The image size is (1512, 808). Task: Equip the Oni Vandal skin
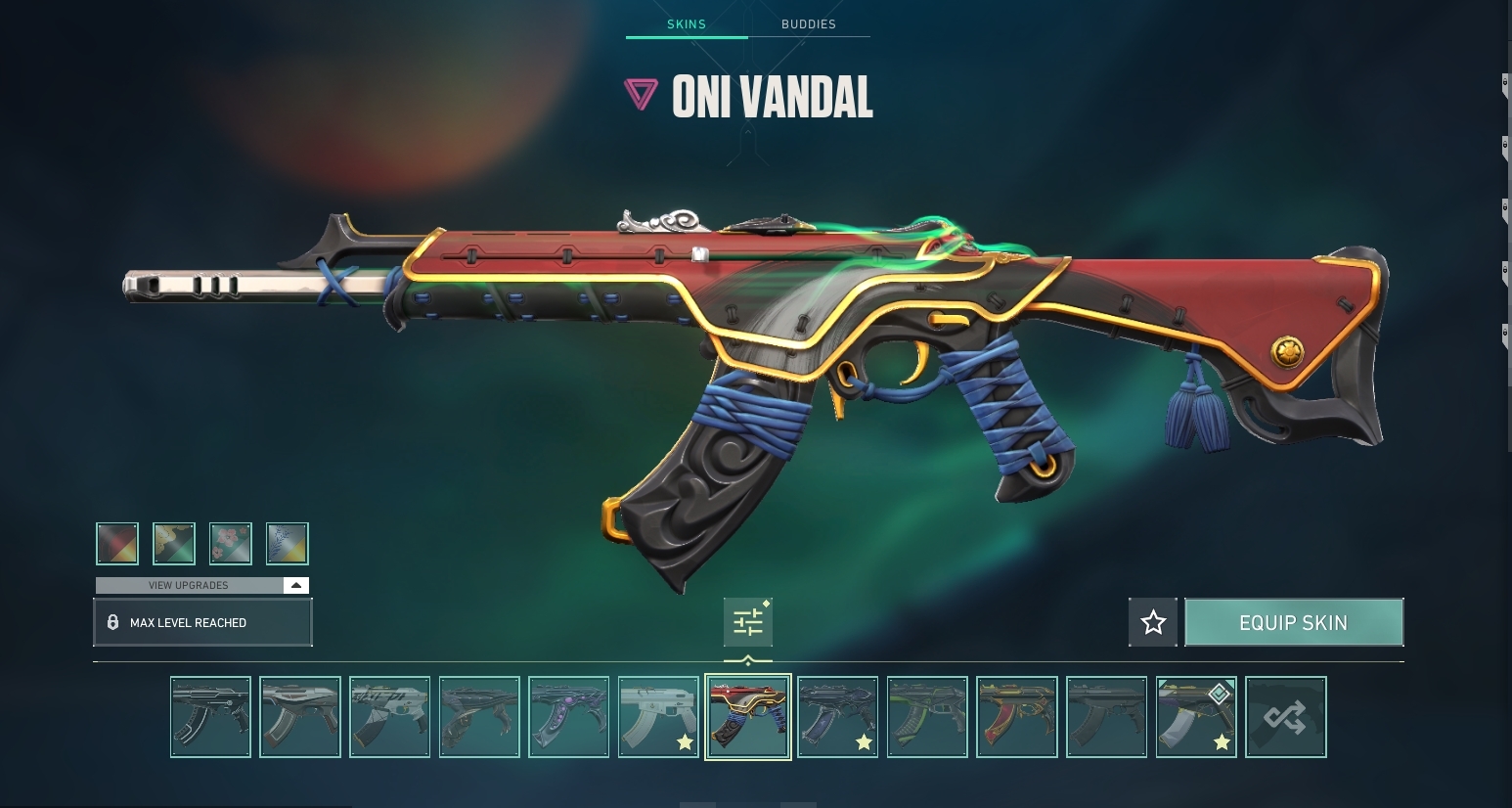click(x=1293, y=623)
